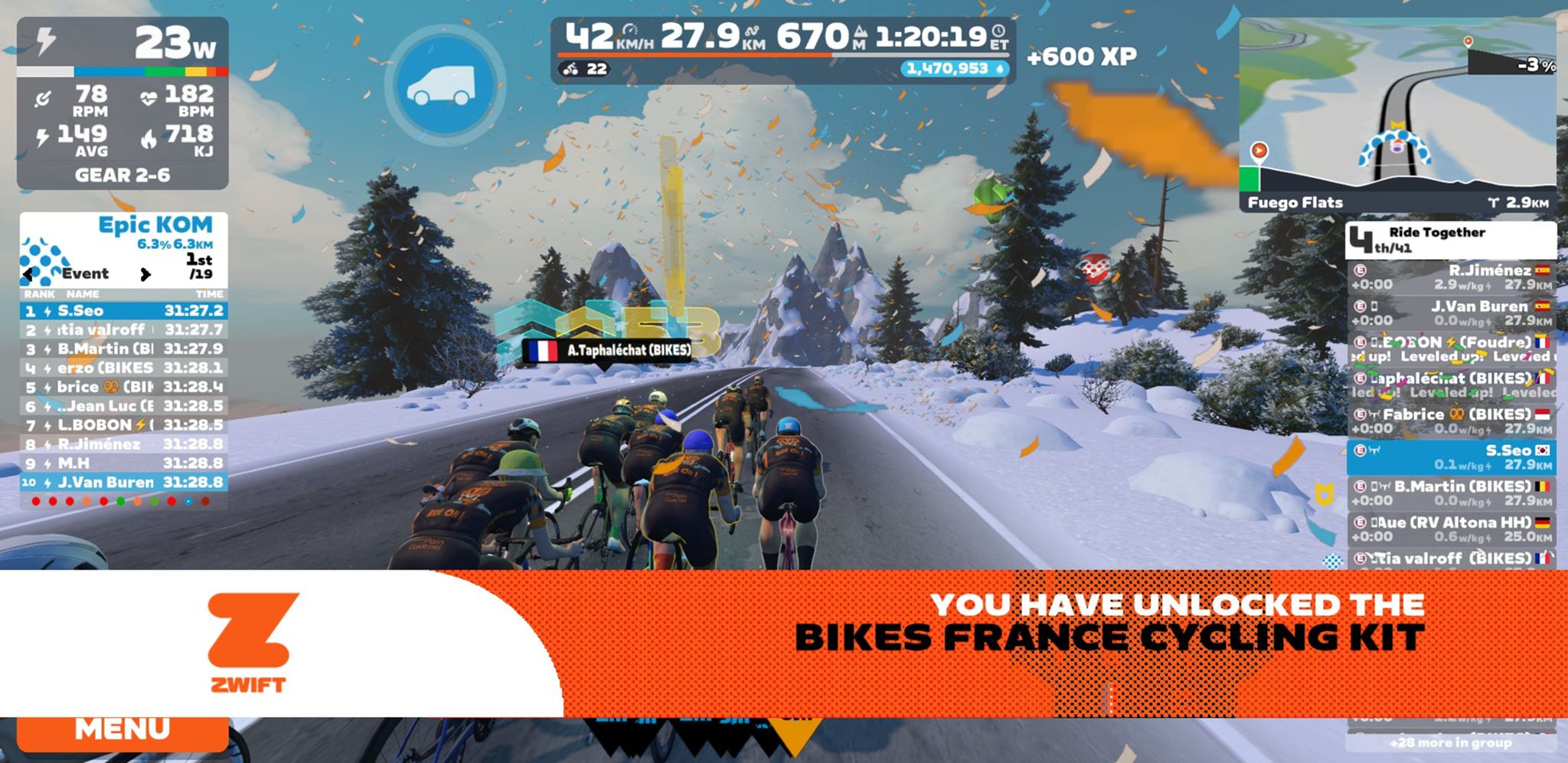Click the A.Taphaléchat (BIKES) rider name tag
The height and width of the screenshot is (763, 1568).
pyautogui.click(x=607, y=351)
